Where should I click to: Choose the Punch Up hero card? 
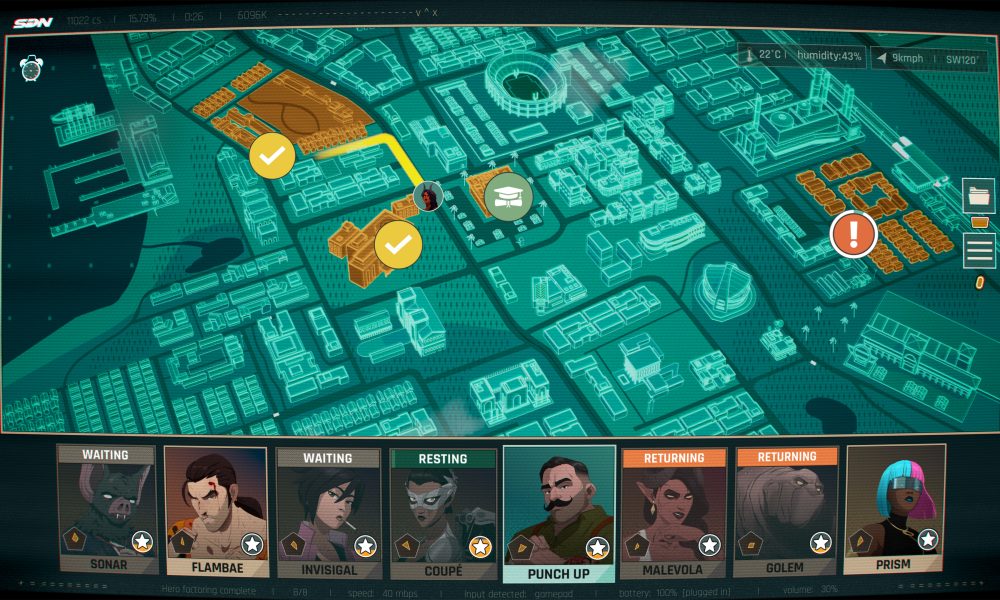click(x=559, y=512)
